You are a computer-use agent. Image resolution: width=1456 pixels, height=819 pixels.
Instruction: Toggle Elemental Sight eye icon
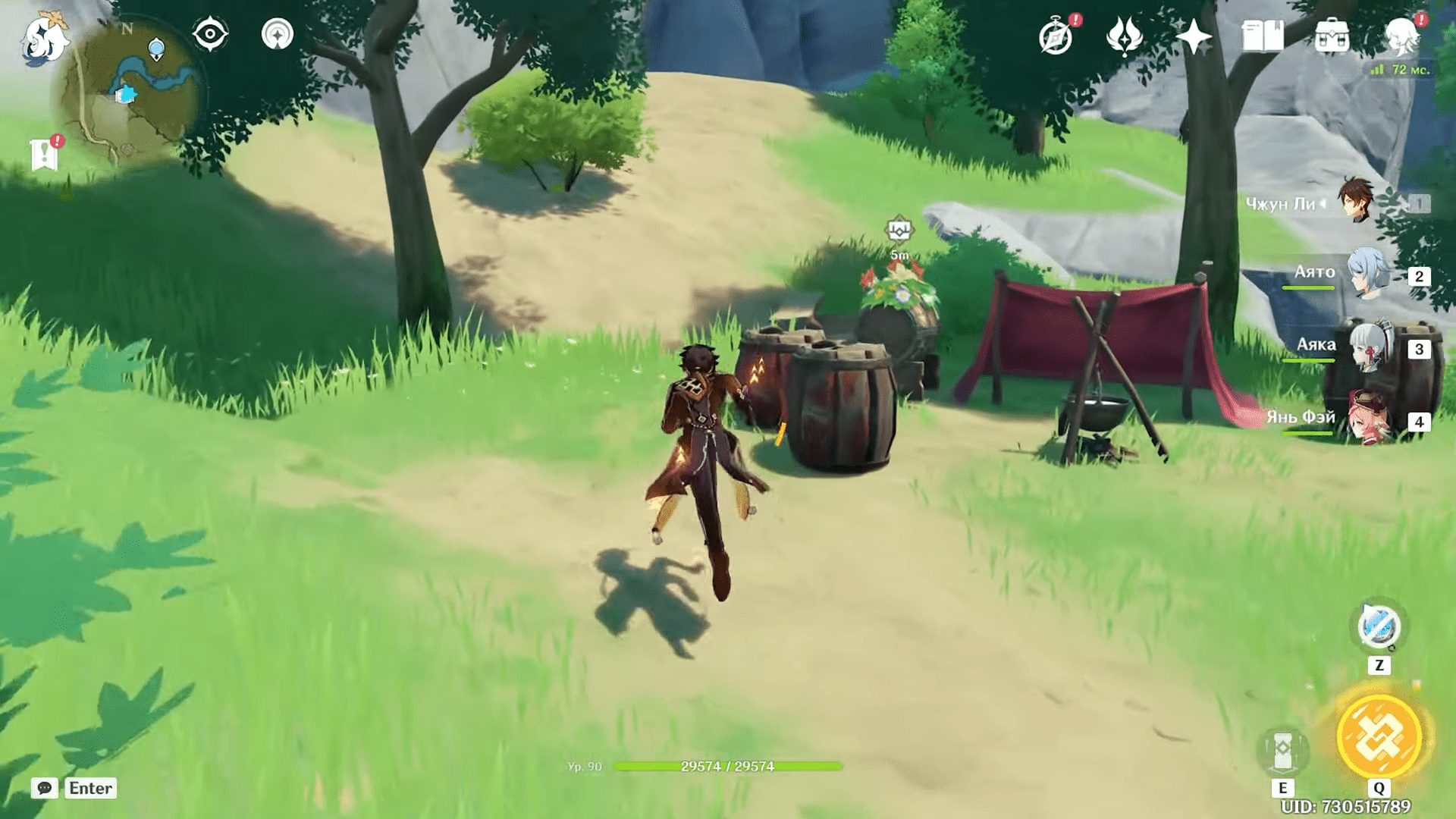point(210,34)
